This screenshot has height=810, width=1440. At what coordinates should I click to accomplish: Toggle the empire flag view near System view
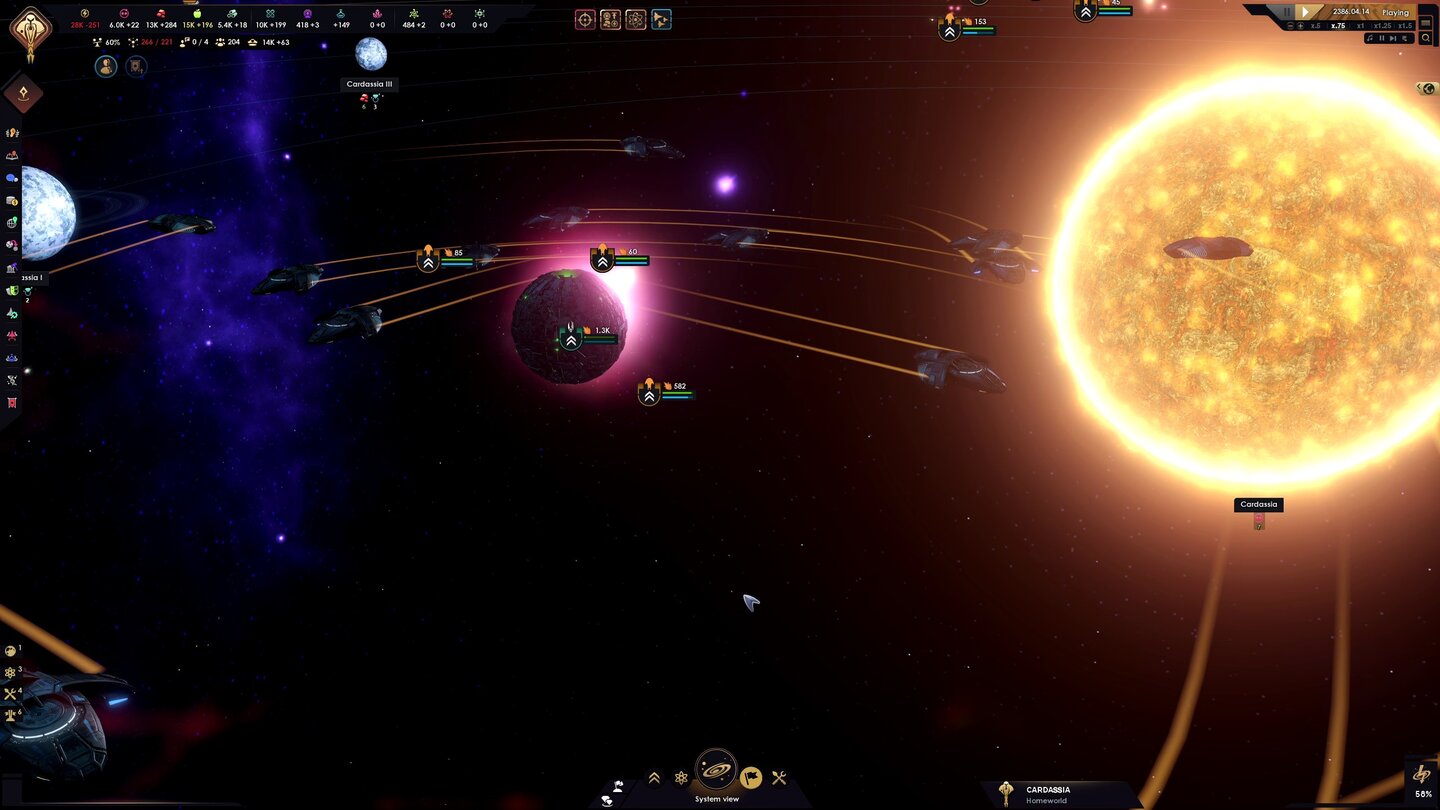point(751,777)
